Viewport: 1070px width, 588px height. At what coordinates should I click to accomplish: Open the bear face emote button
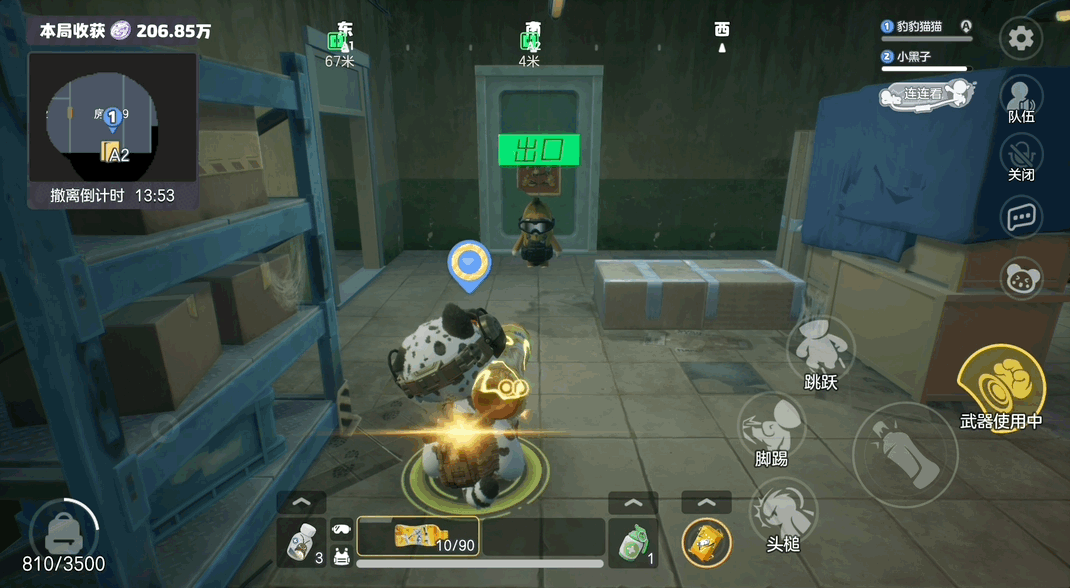(x=1021, y=277)
